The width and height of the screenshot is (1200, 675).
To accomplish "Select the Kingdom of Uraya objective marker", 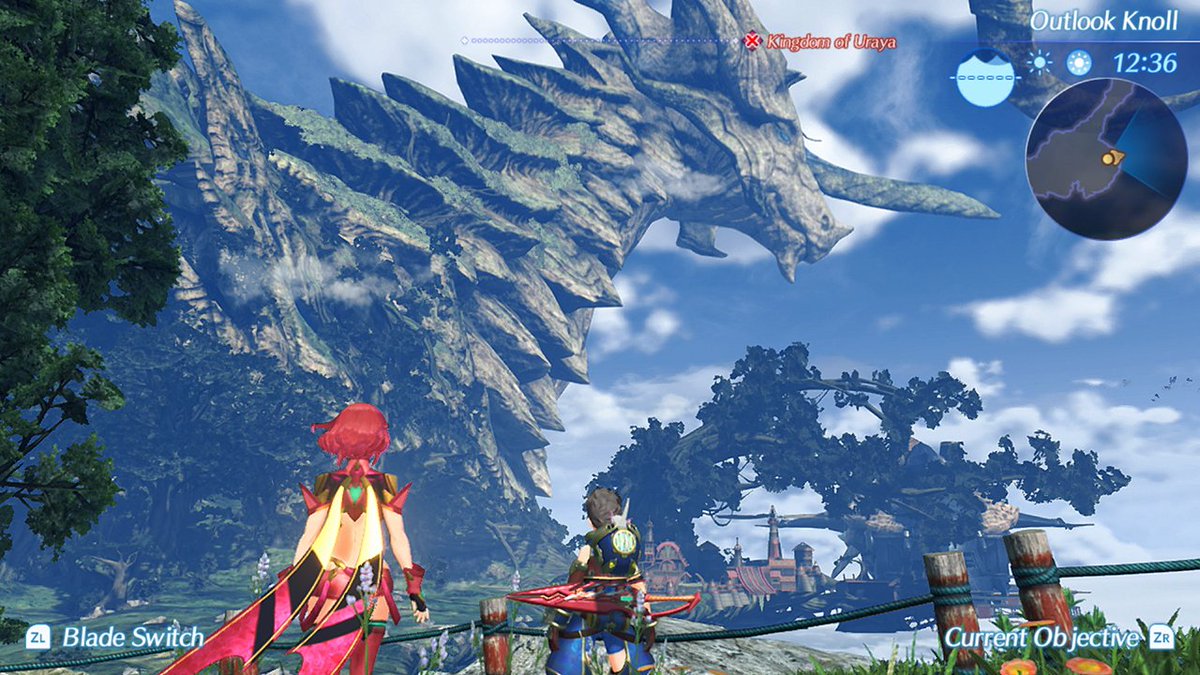I will 753,41.
